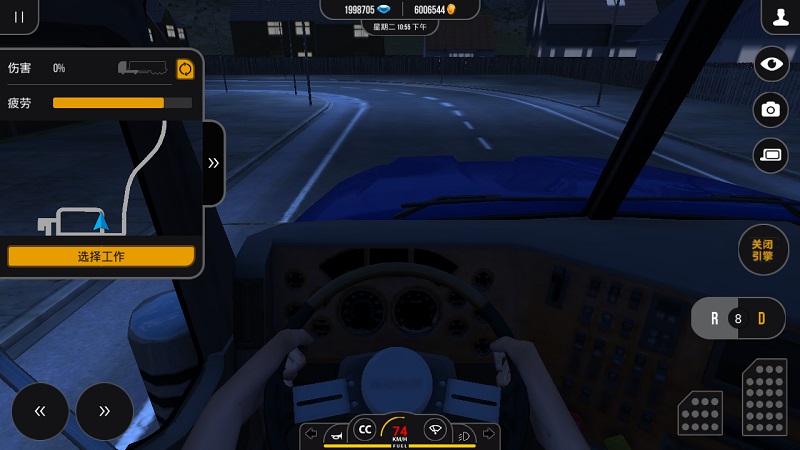
Task: Take a photo with the camera button
Action: pyautogui.click(x=771, y=110)
